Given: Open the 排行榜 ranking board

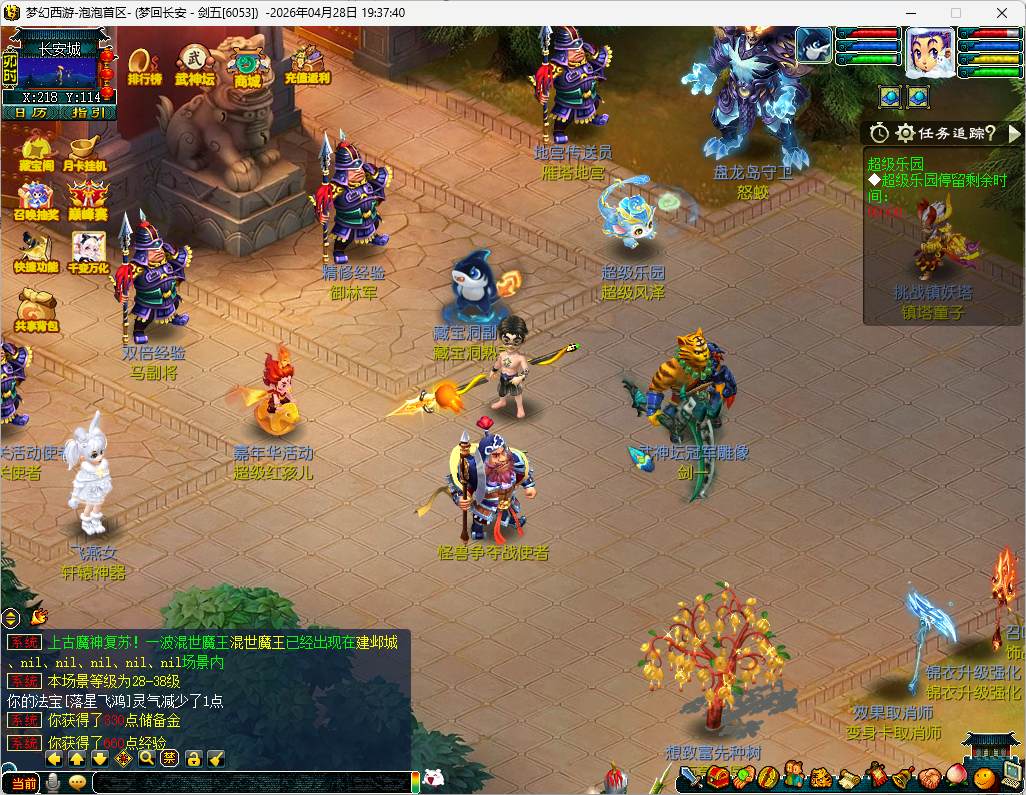Looking at the screenshot, I should pos(144,63).
